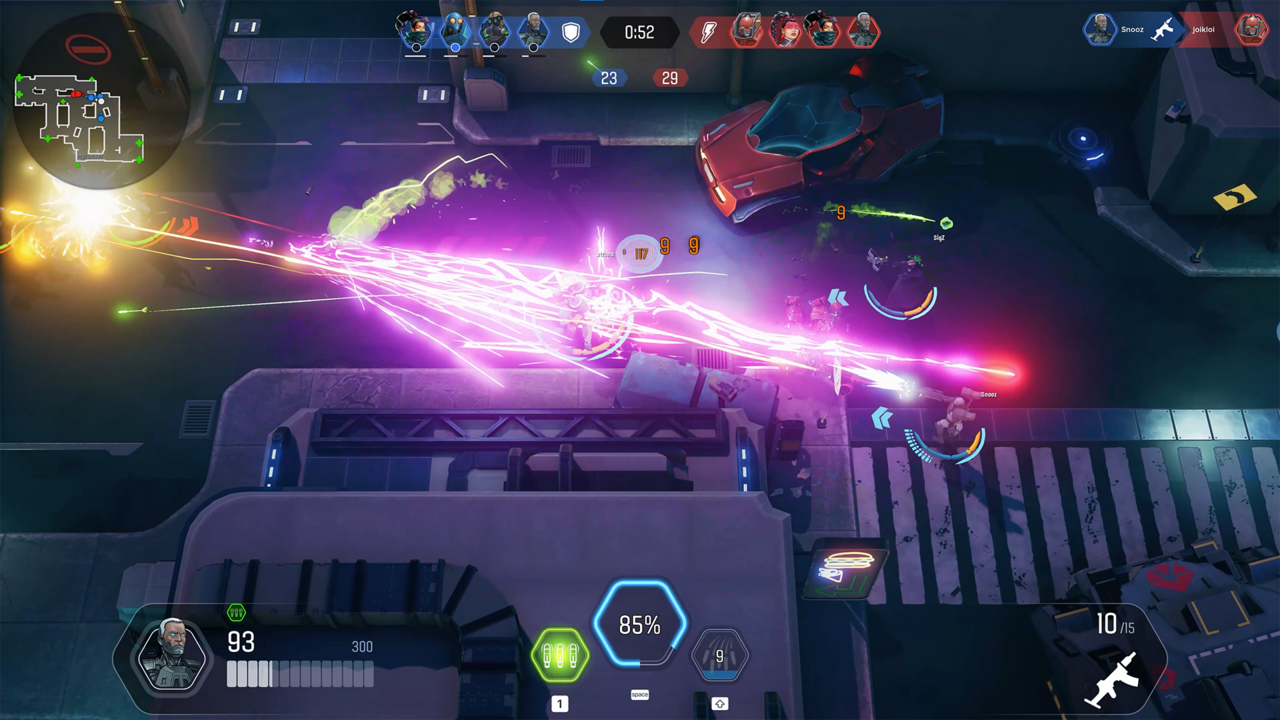Click the blue team score showing 23
The width and height of the screenshot is (1280, 720).
pos(609,78)
